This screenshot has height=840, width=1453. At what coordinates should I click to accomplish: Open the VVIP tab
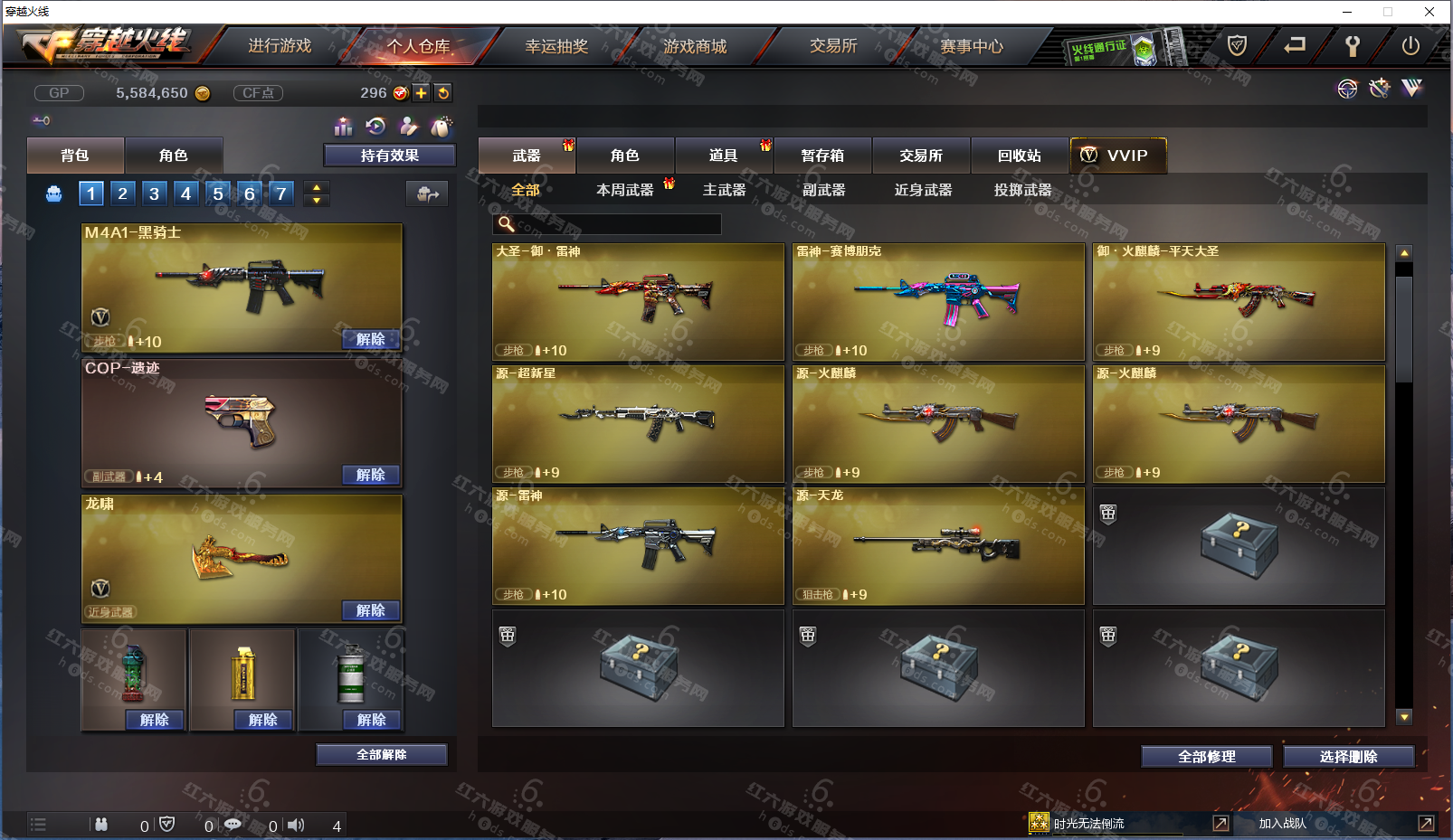pos(1118,156)
